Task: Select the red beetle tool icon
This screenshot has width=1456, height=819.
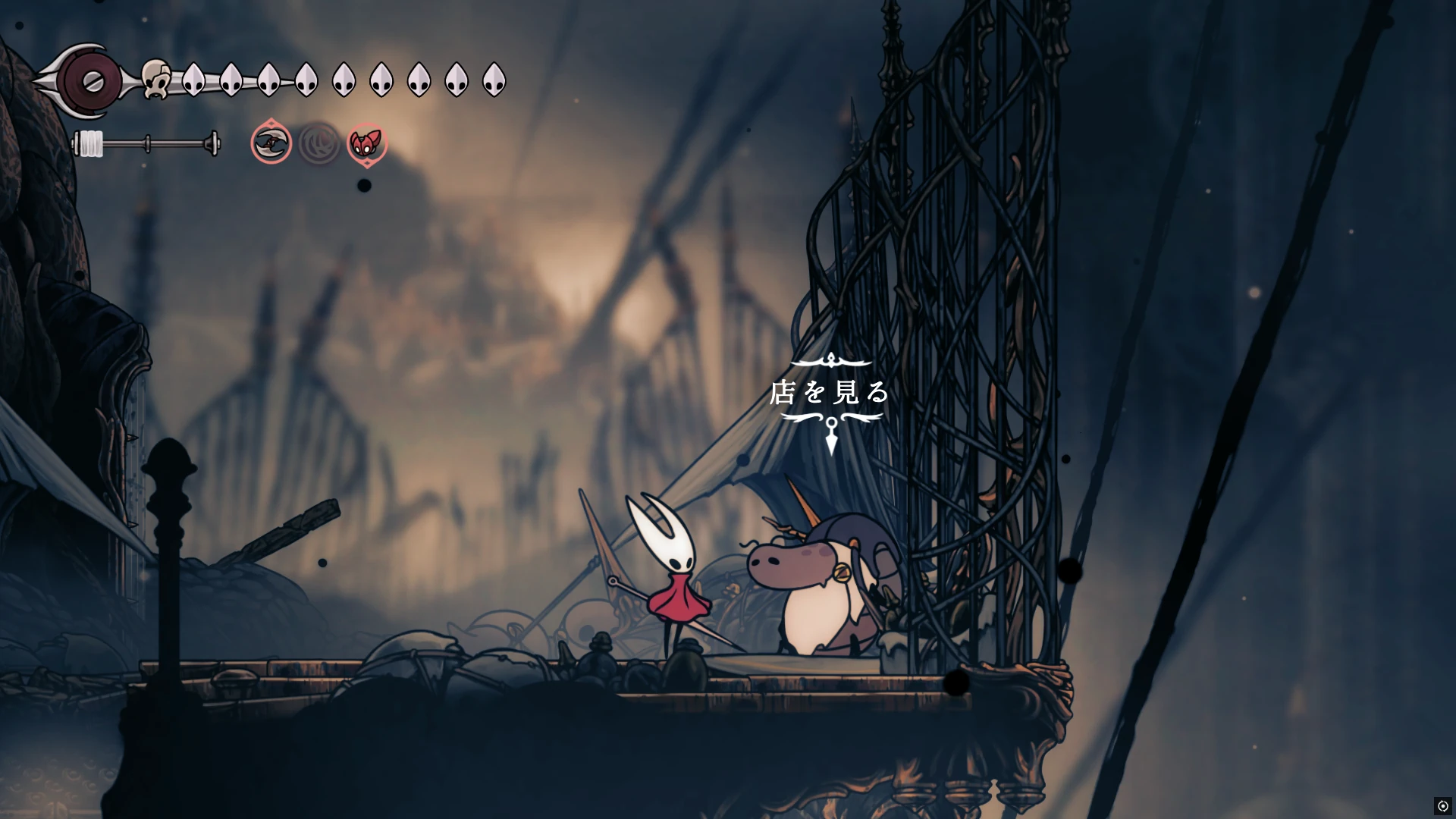Action: 367,143
